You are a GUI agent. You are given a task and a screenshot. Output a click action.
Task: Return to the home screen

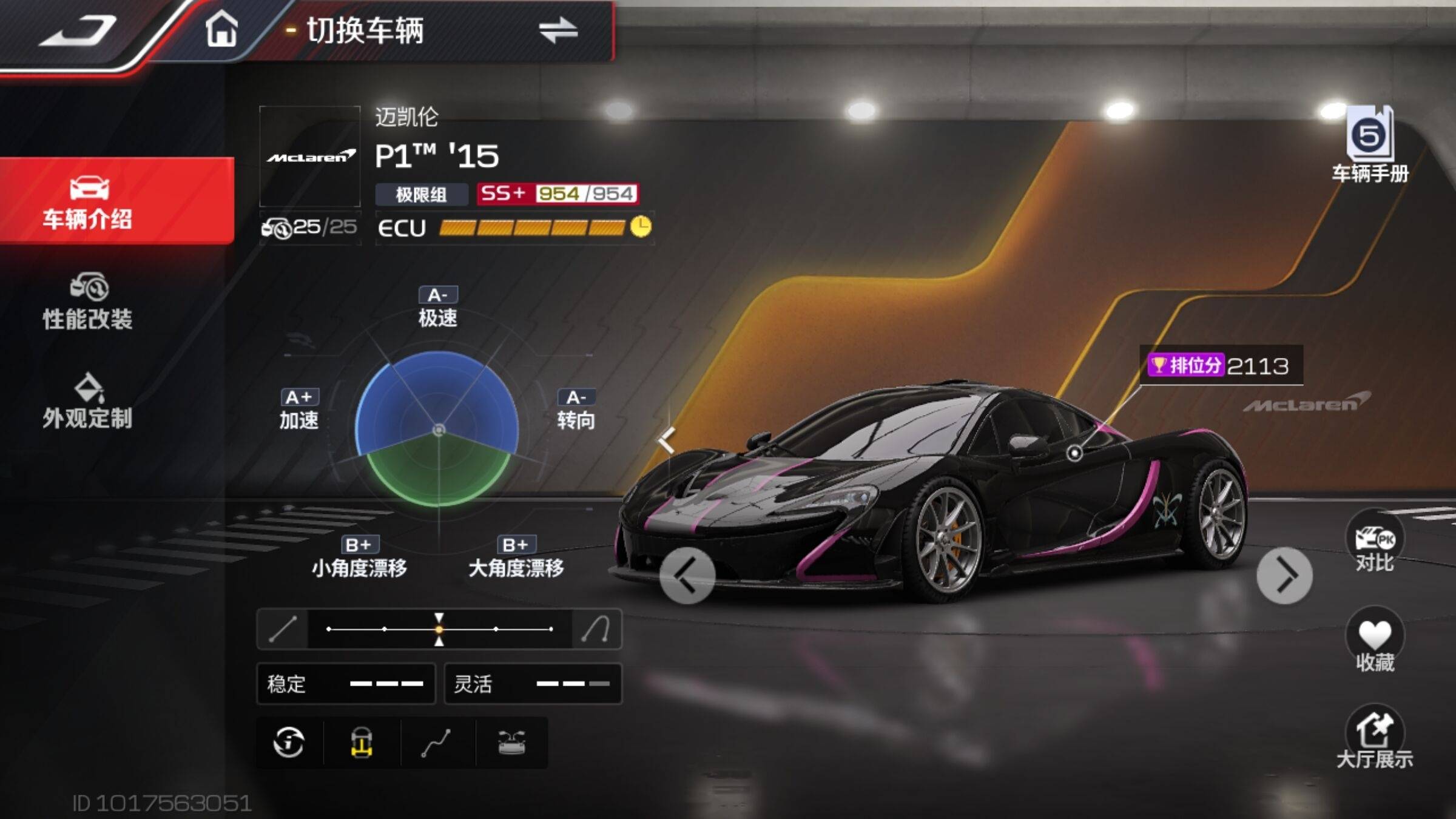221,29
